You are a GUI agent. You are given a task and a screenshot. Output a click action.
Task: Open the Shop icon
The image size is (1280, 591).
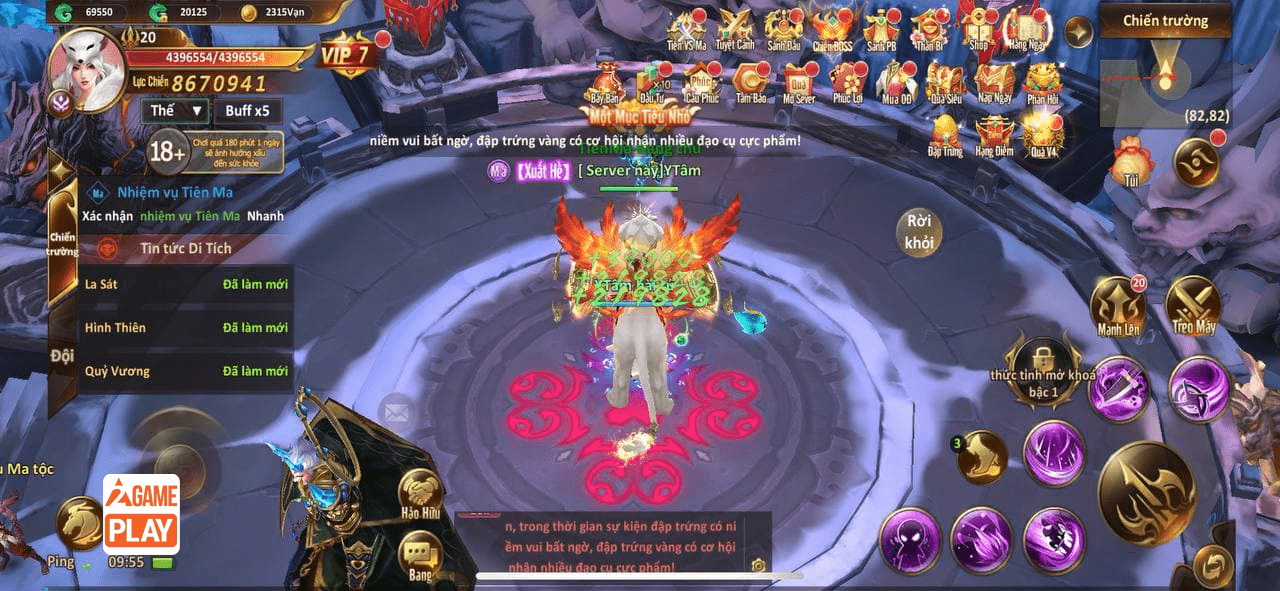[978, 28]
